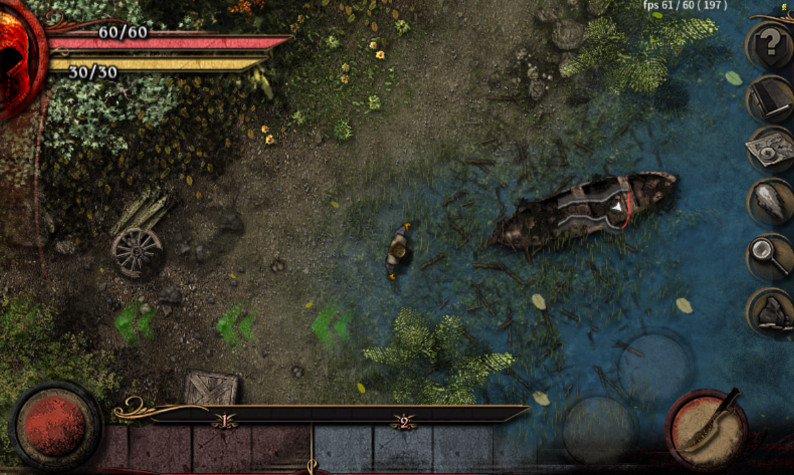
Task: Tap the red orb button
Action: [55, 426]
